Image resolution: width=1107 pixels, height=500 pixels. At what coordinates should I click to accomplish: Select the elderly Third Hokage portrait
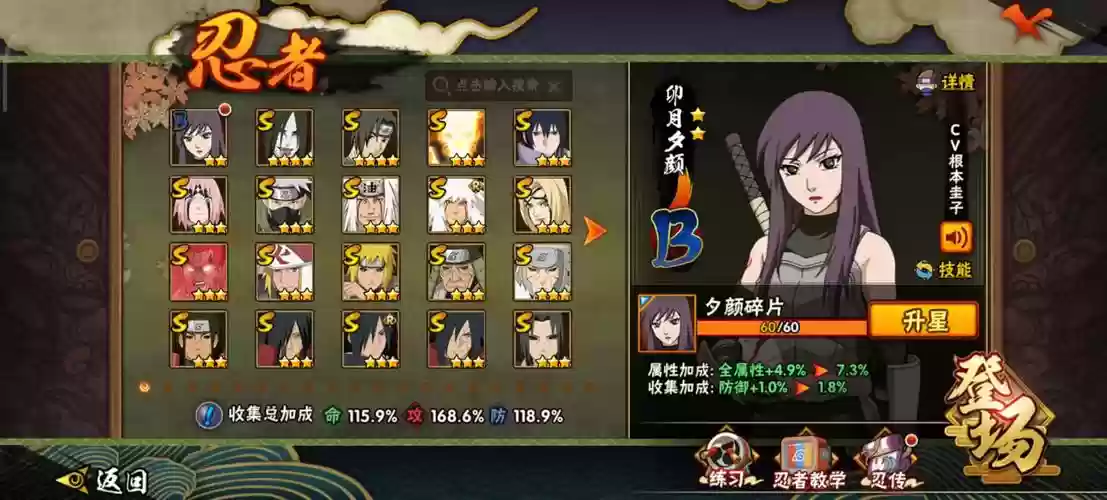point(456,272)
